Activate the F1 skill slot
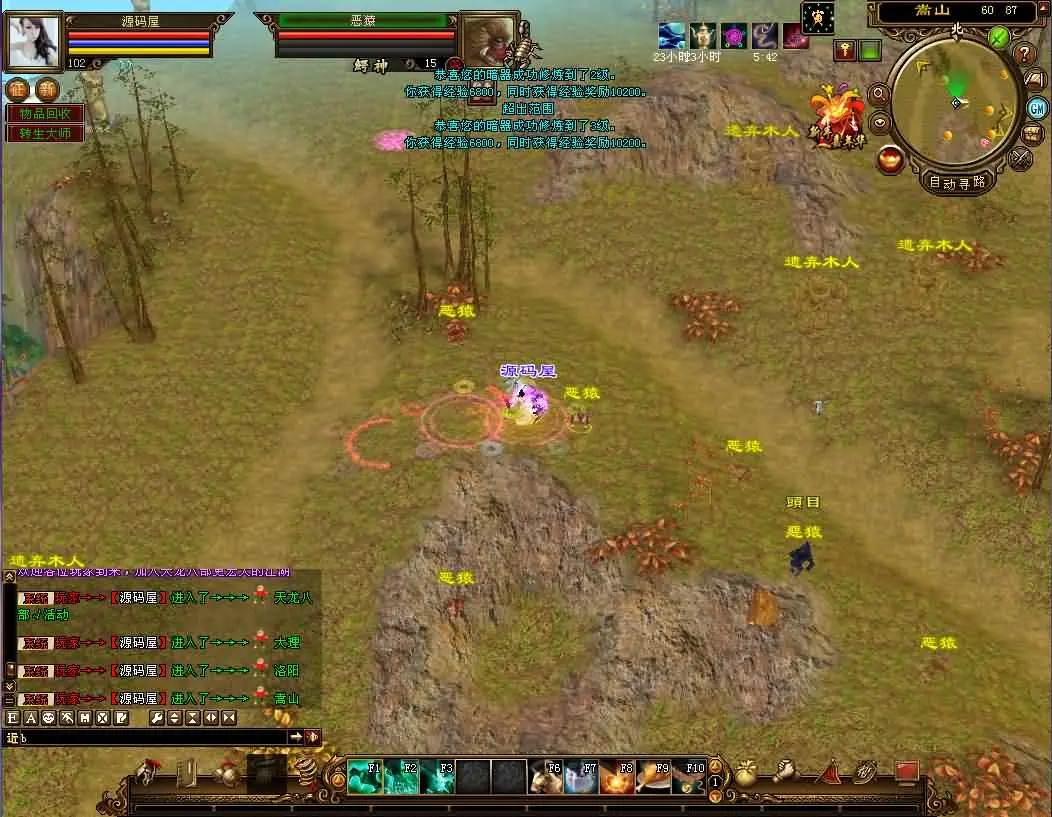 coord(364,776)
